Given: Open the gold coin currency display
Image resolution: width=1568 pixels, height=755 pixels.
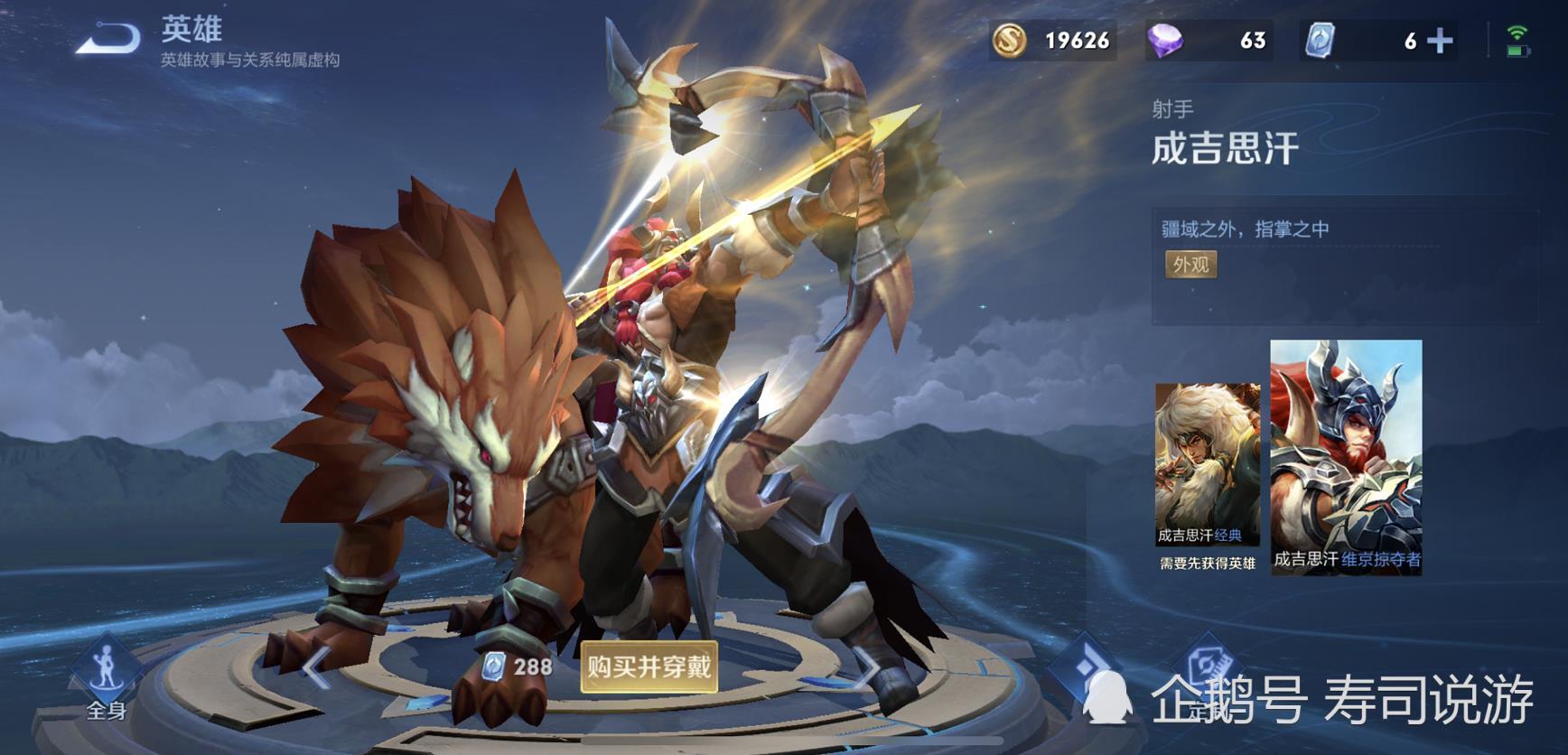Looking at the screenshot, I should 1052,41.
